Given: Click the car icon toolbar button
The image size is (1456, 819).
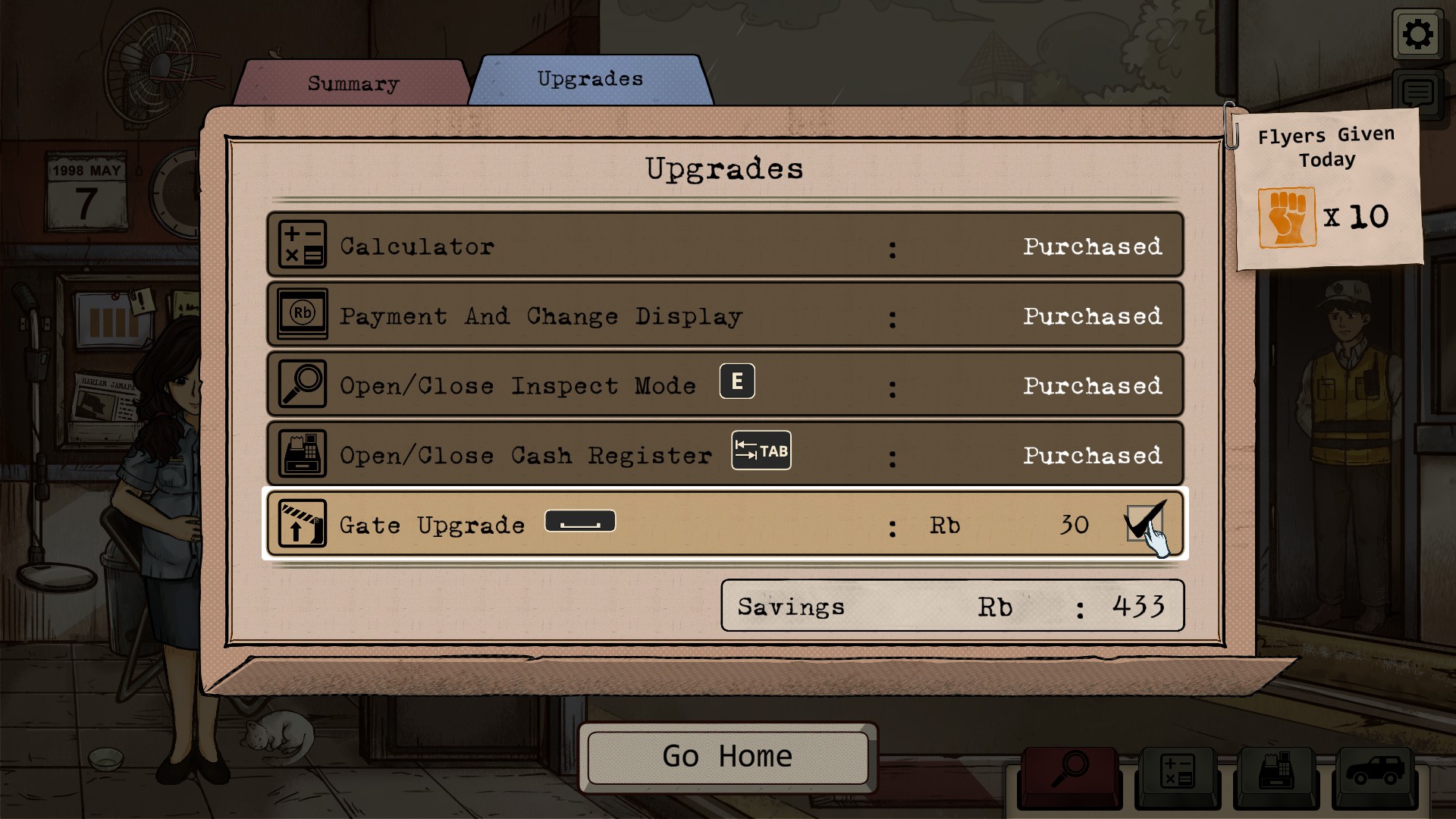Looking at the screenshot, I should click(1374, 773).
